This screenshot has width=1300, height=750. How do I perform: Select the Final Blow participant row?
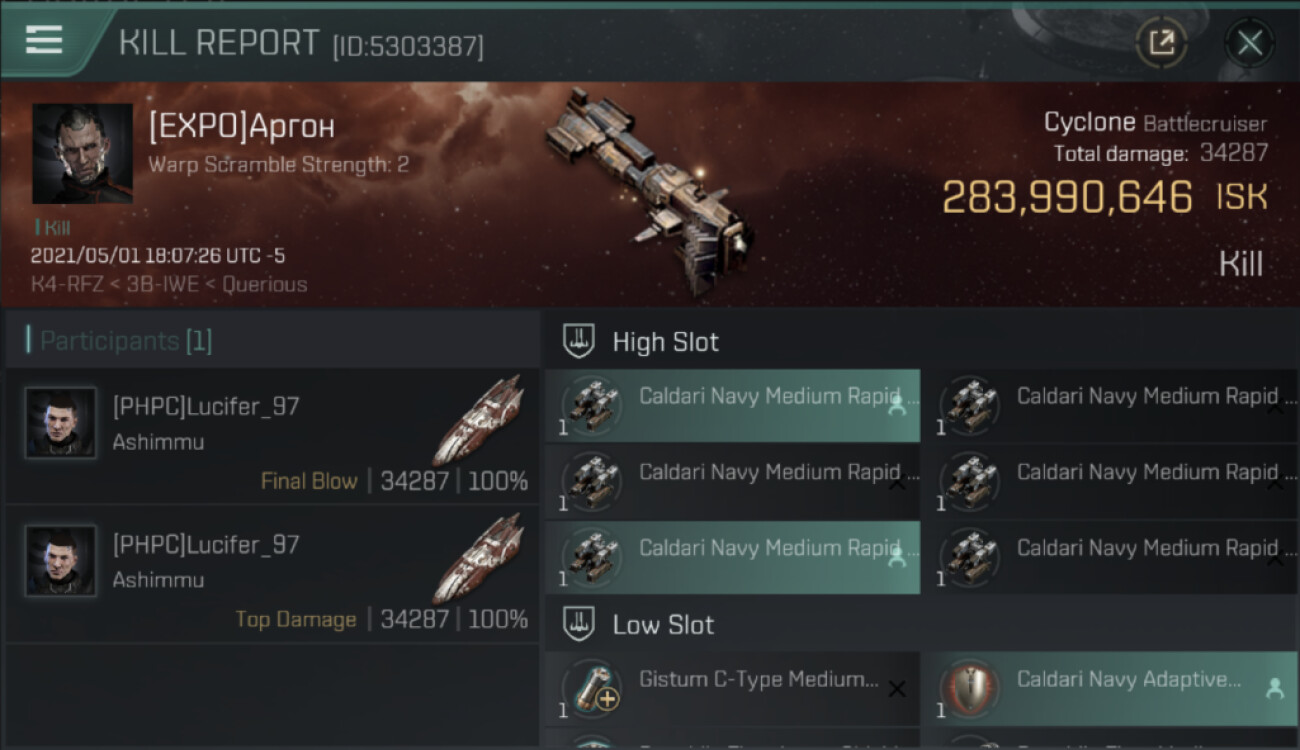272,436
